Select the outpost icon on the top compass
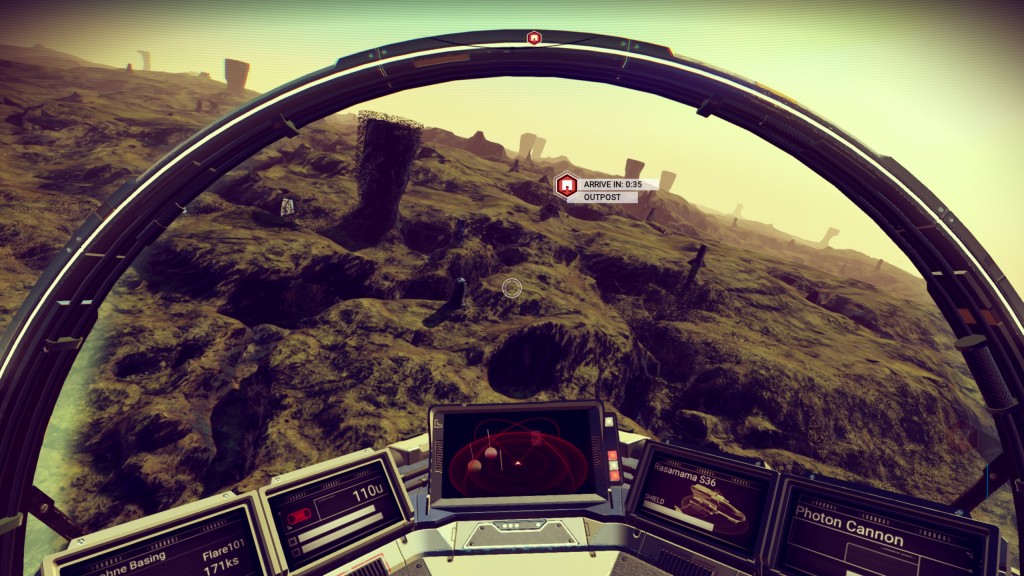This screenshot has height=576, width=1024. 534,38
